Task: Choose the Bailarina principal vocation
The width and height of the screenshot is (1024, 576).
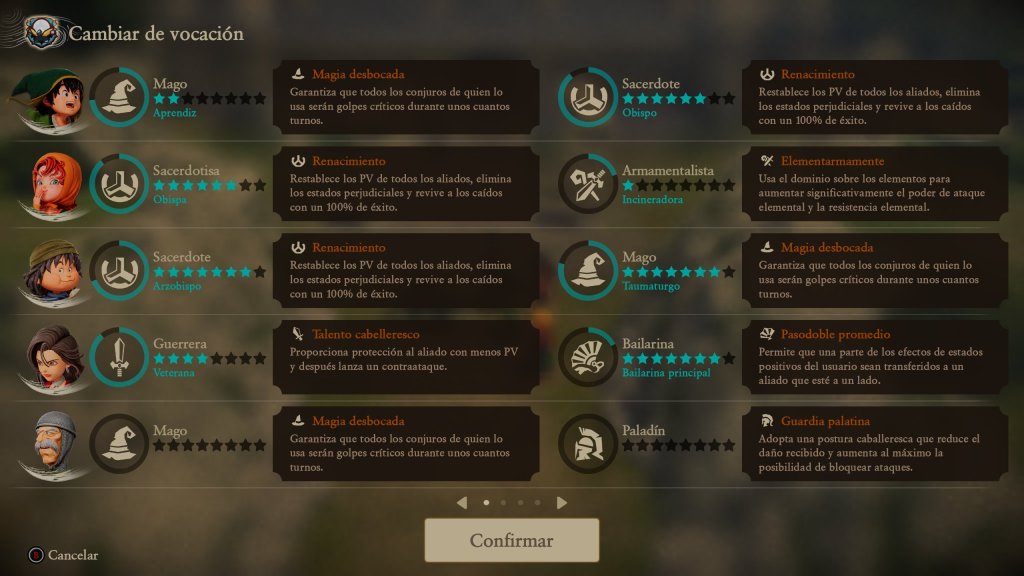Action: point(650,357)
